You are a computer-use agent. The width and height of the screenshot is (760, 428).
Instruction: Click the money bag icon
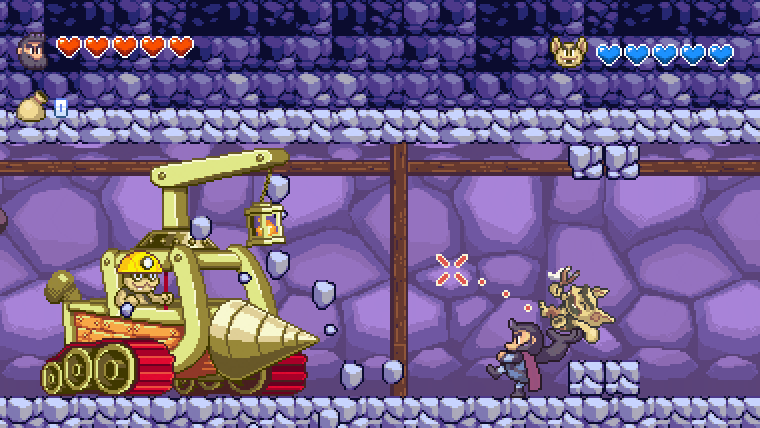(32, 107)
